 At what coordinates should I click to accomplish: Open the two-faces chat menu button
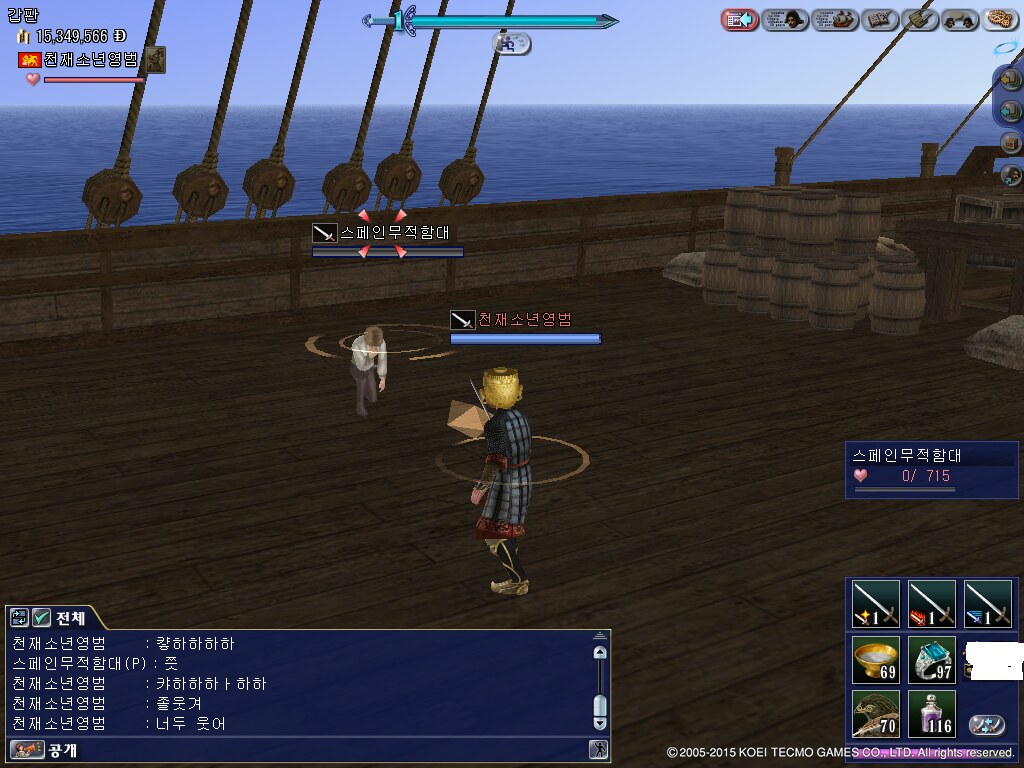tap(960, 19)
